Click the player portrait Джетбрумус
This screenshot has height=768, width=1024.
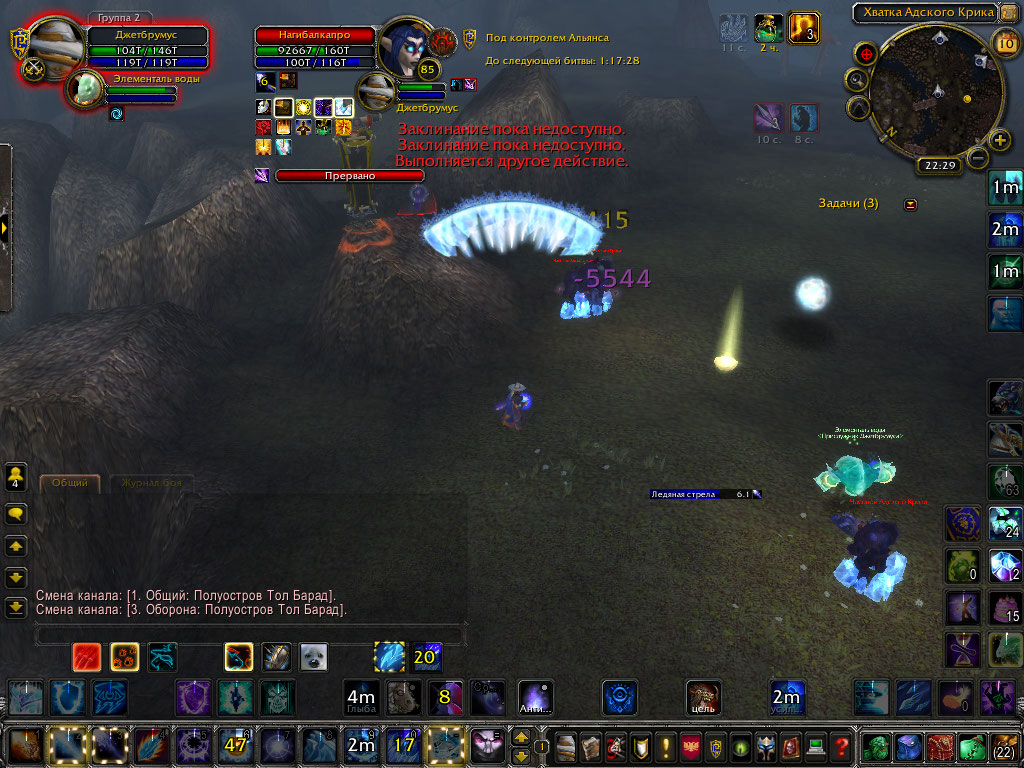[x=55, y=46]
